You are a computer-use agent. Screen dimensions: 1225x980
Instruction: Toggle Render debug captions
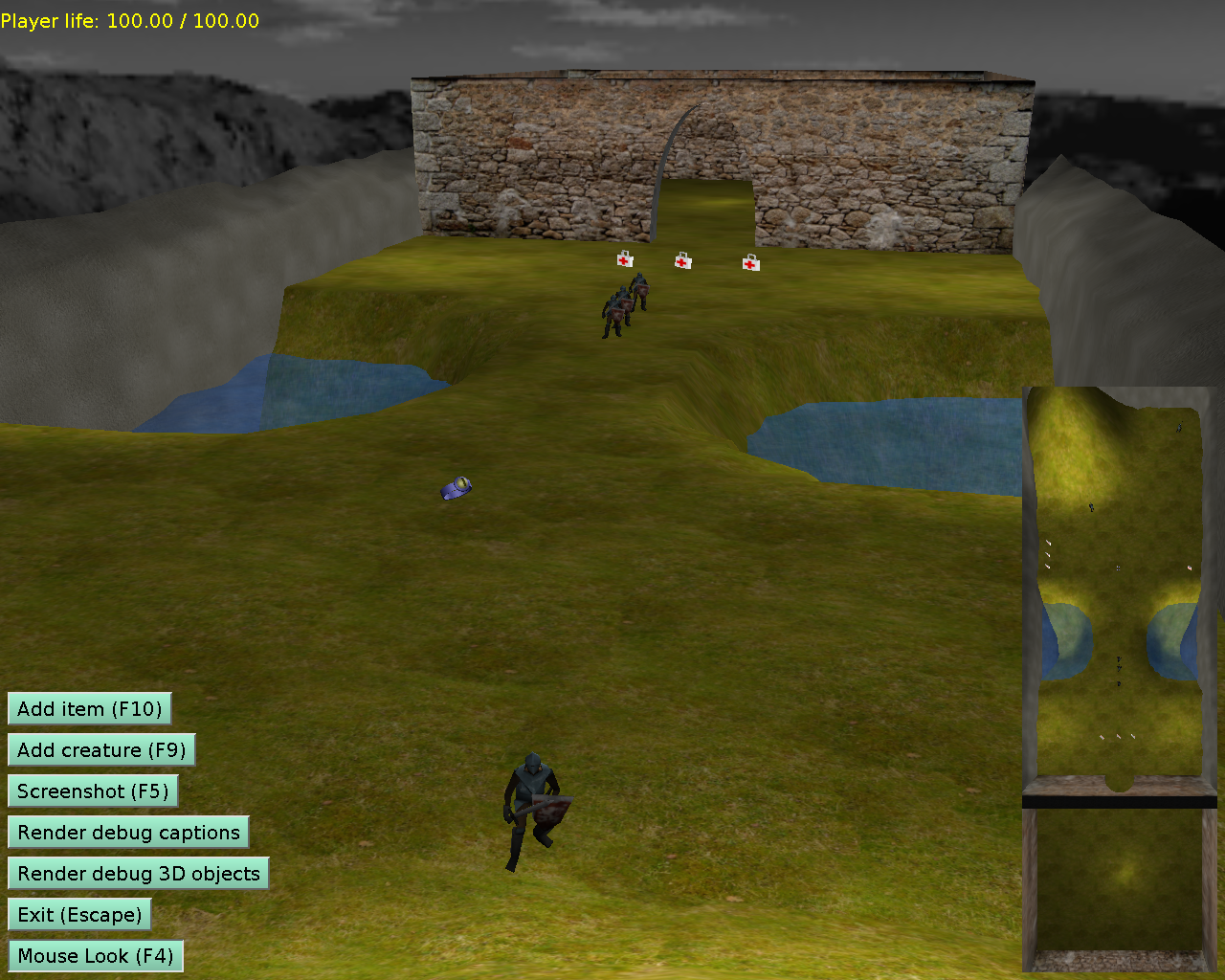(128, 833)
